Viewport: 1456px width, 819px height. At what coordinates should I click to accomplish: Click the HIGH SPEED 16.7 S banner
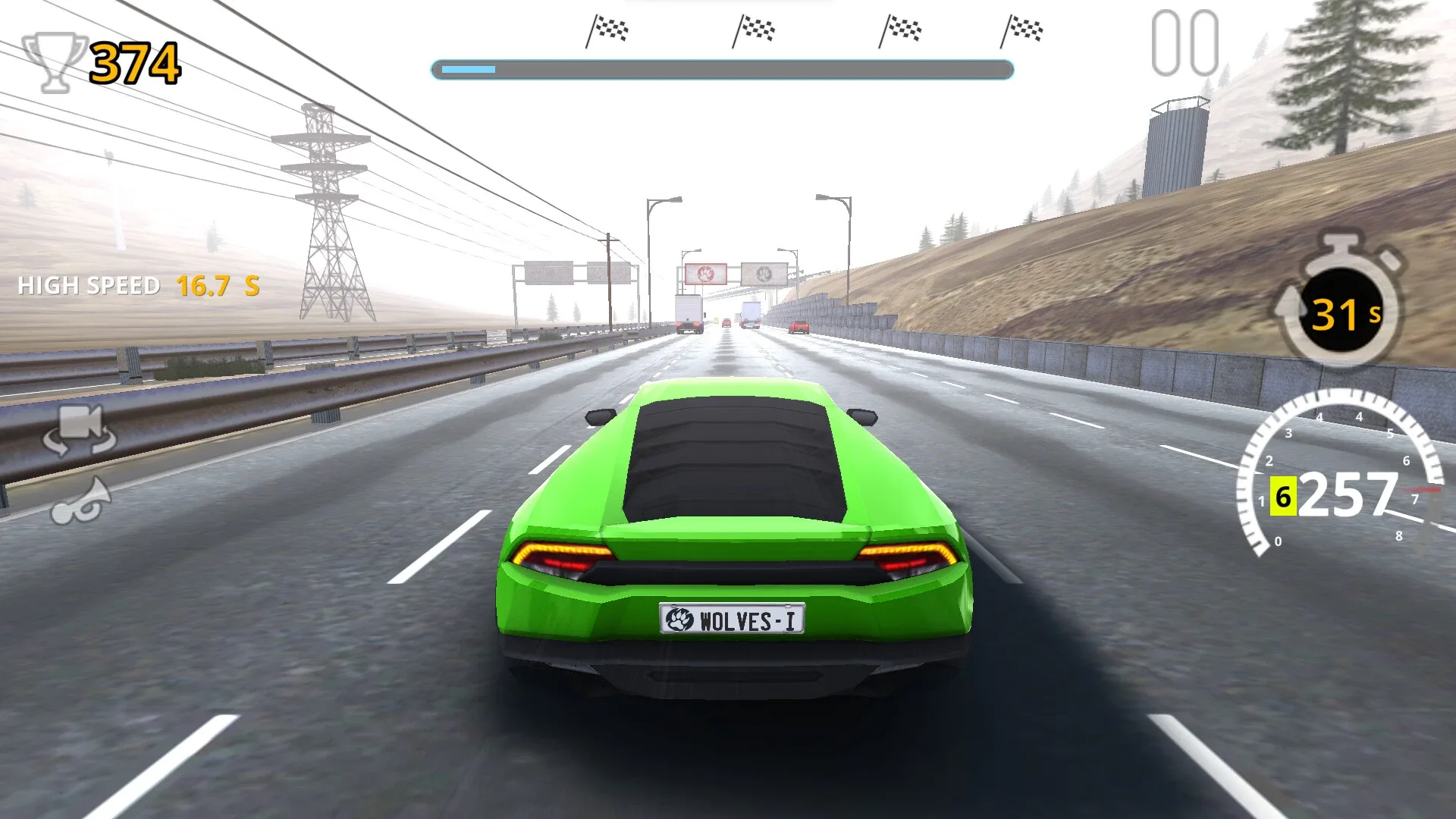pyautogui.click(x=136, y=286)
